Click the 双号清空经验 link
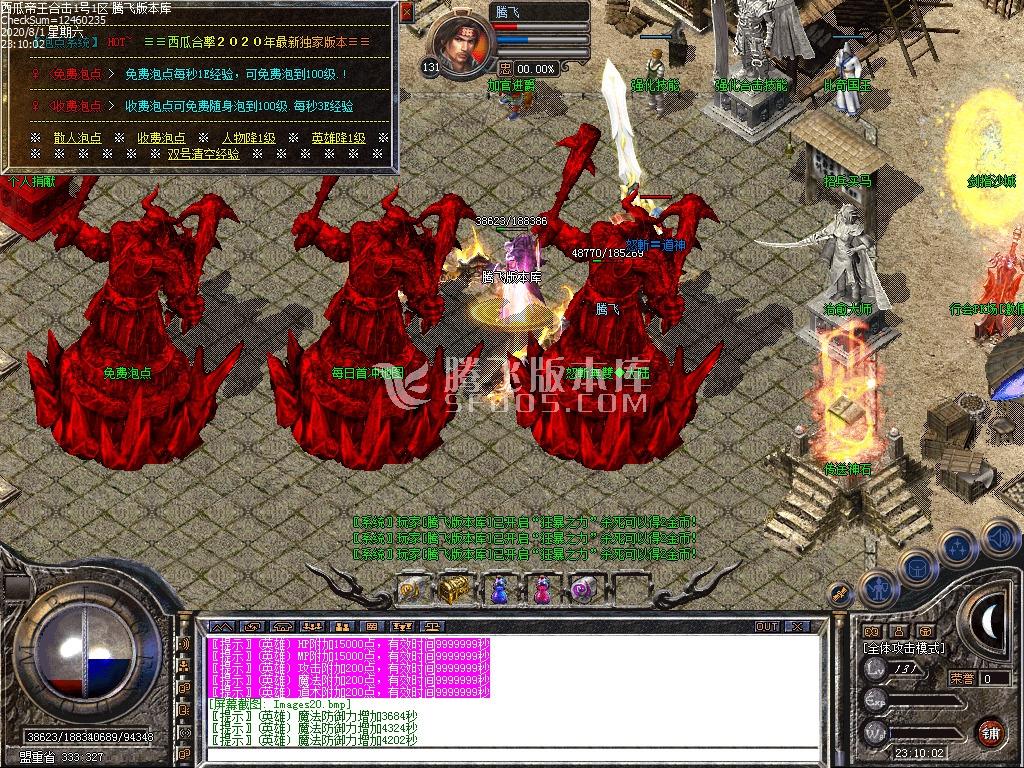 point(203,154)
